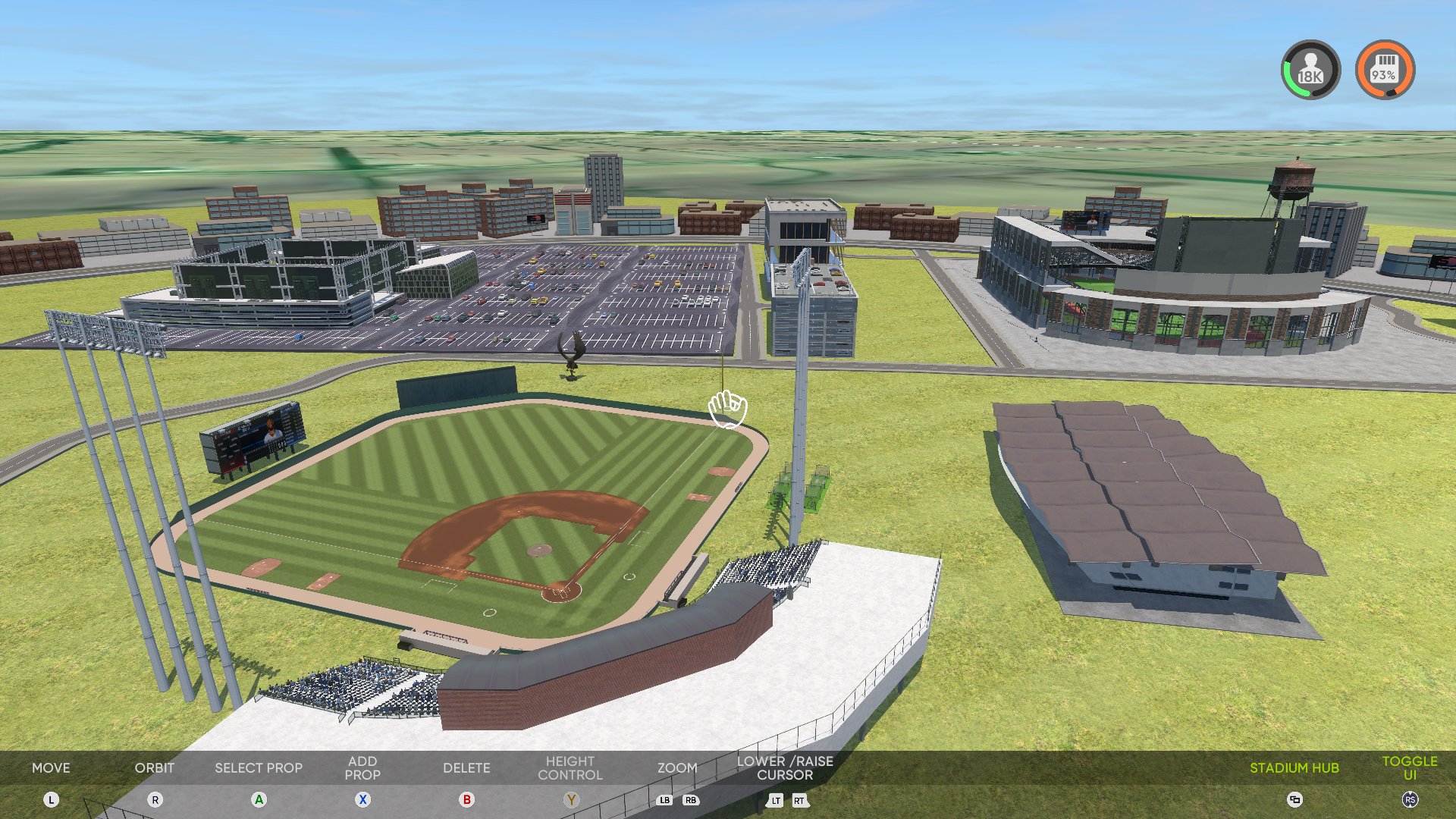The height and width of the screenshot is (819, 1456).
Task: Click the red B icon for Delete
Action: [466, 799]
